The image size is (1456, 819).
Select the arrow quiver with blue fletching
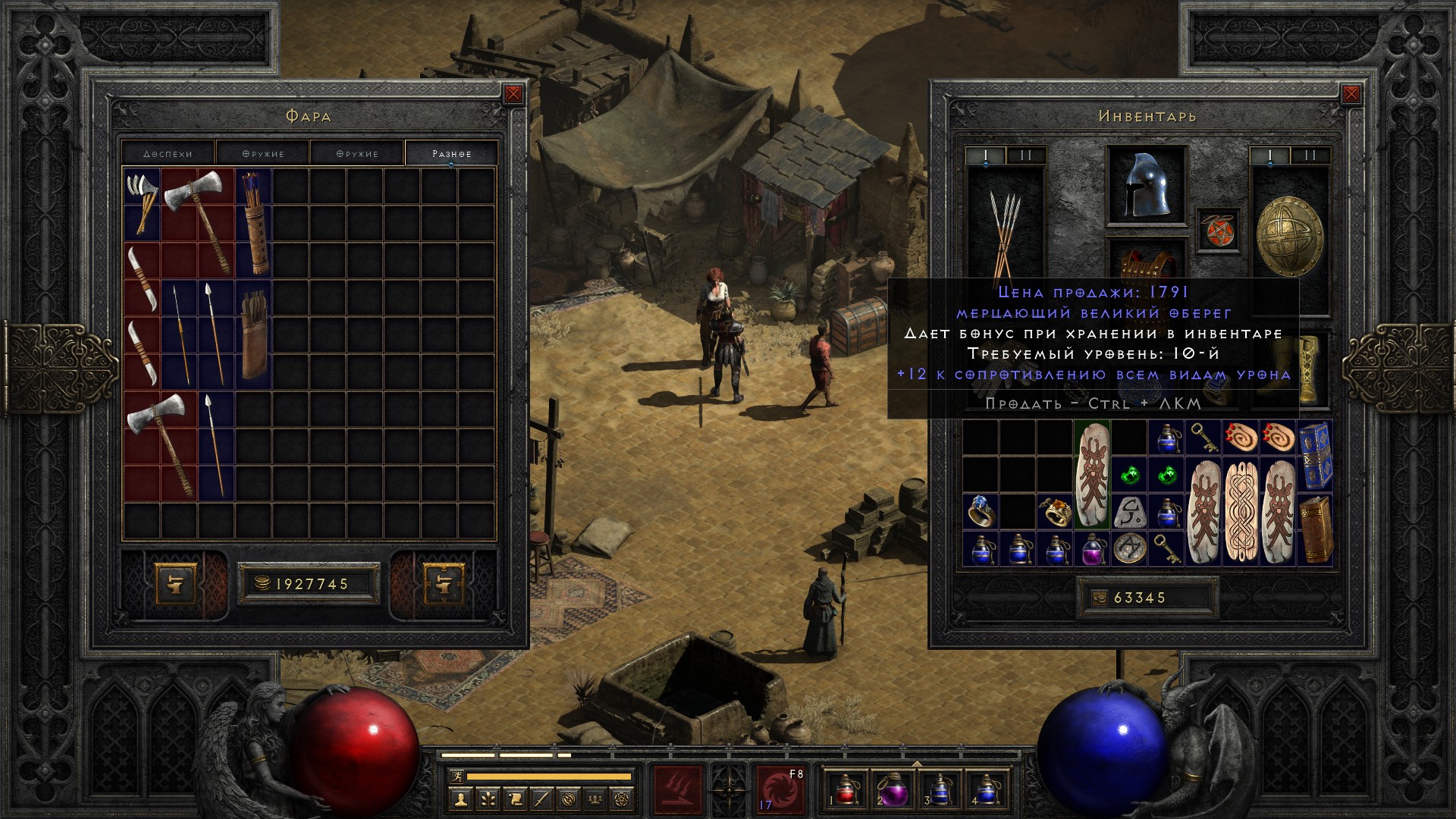pos(253,222)
